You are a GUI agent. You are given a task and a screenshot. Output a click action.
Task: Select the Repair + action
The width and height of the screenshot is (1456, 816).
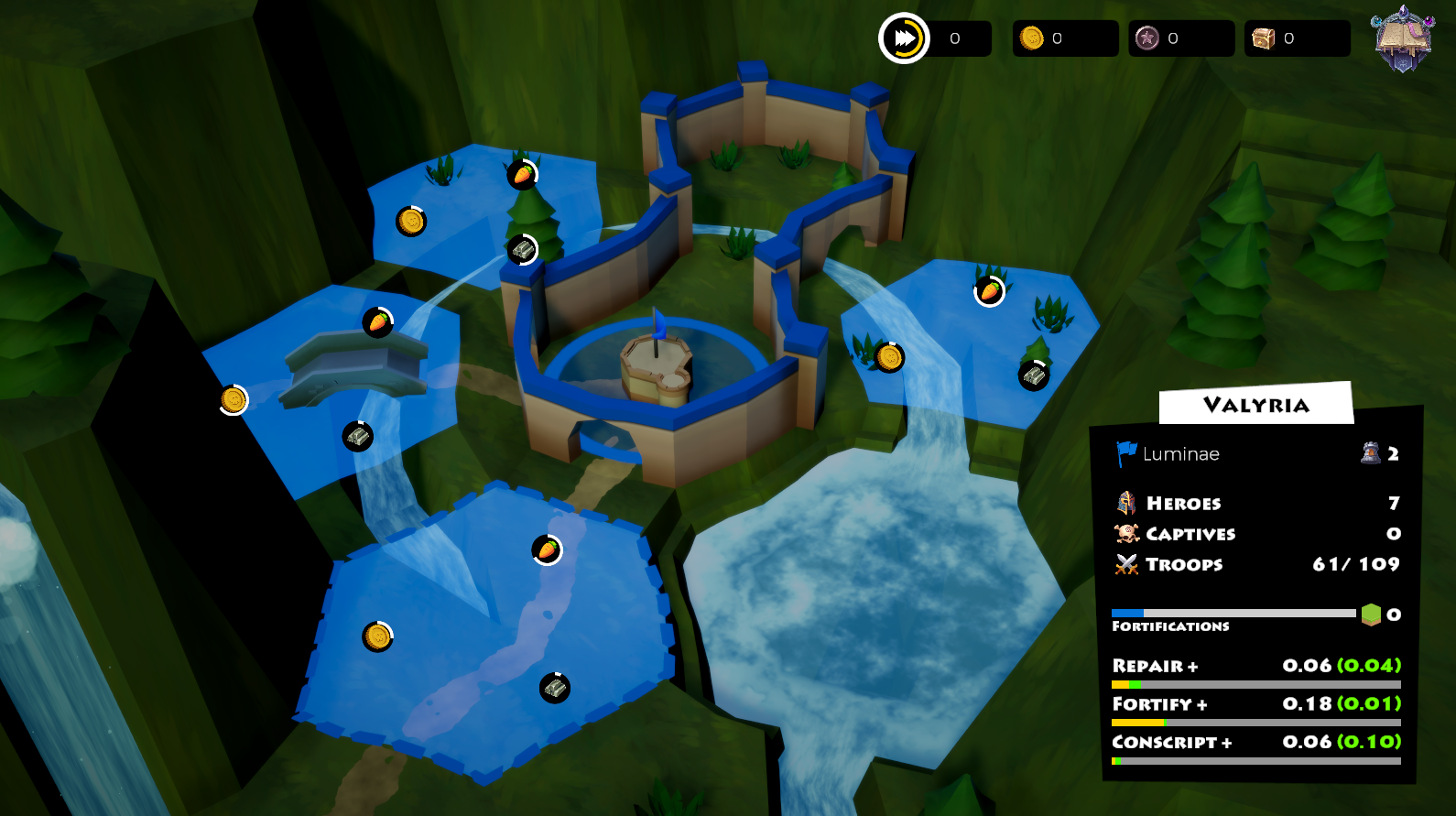pos(1155,666)
